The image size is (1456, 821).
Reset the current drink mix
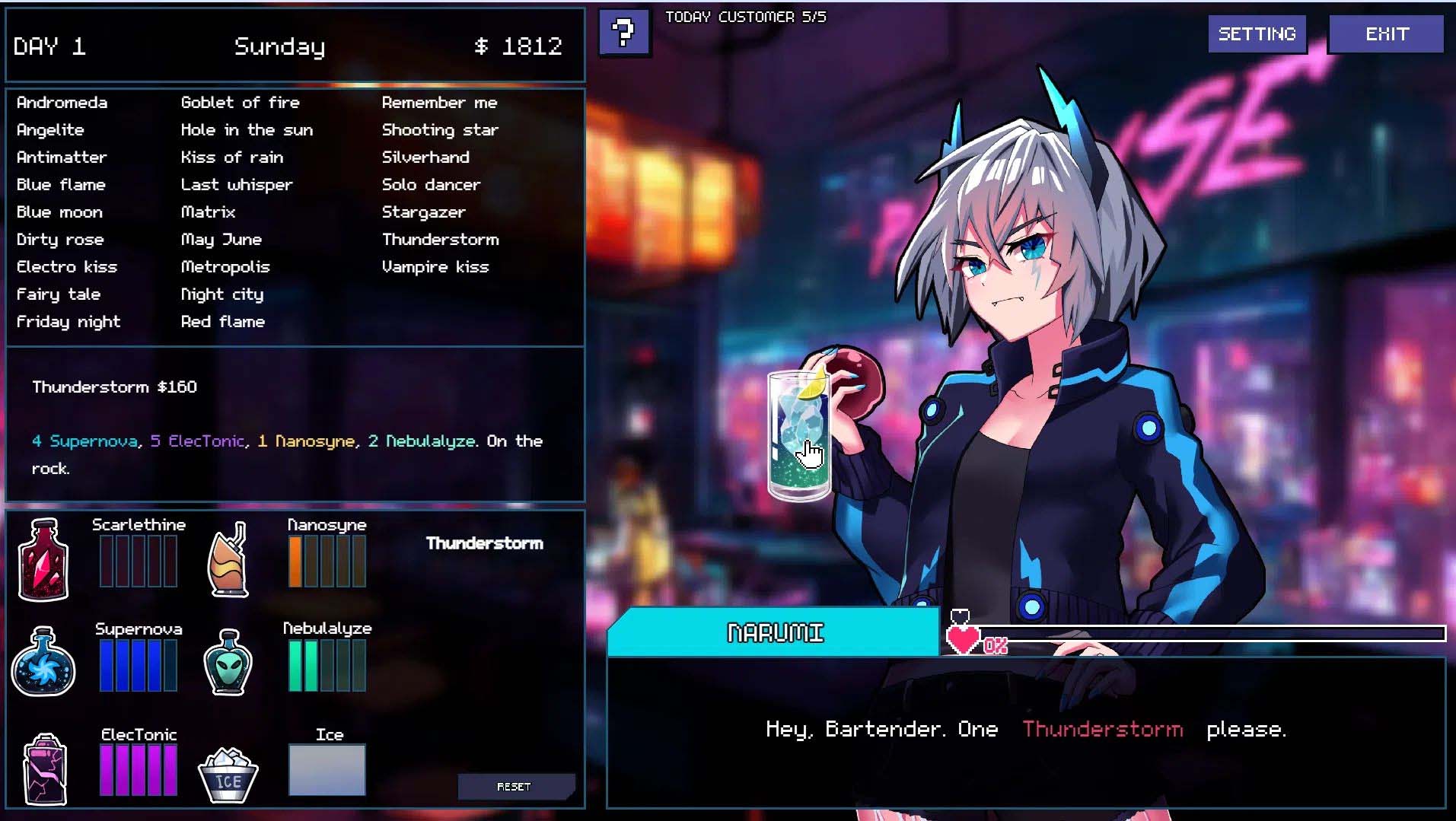coord(515,786)
